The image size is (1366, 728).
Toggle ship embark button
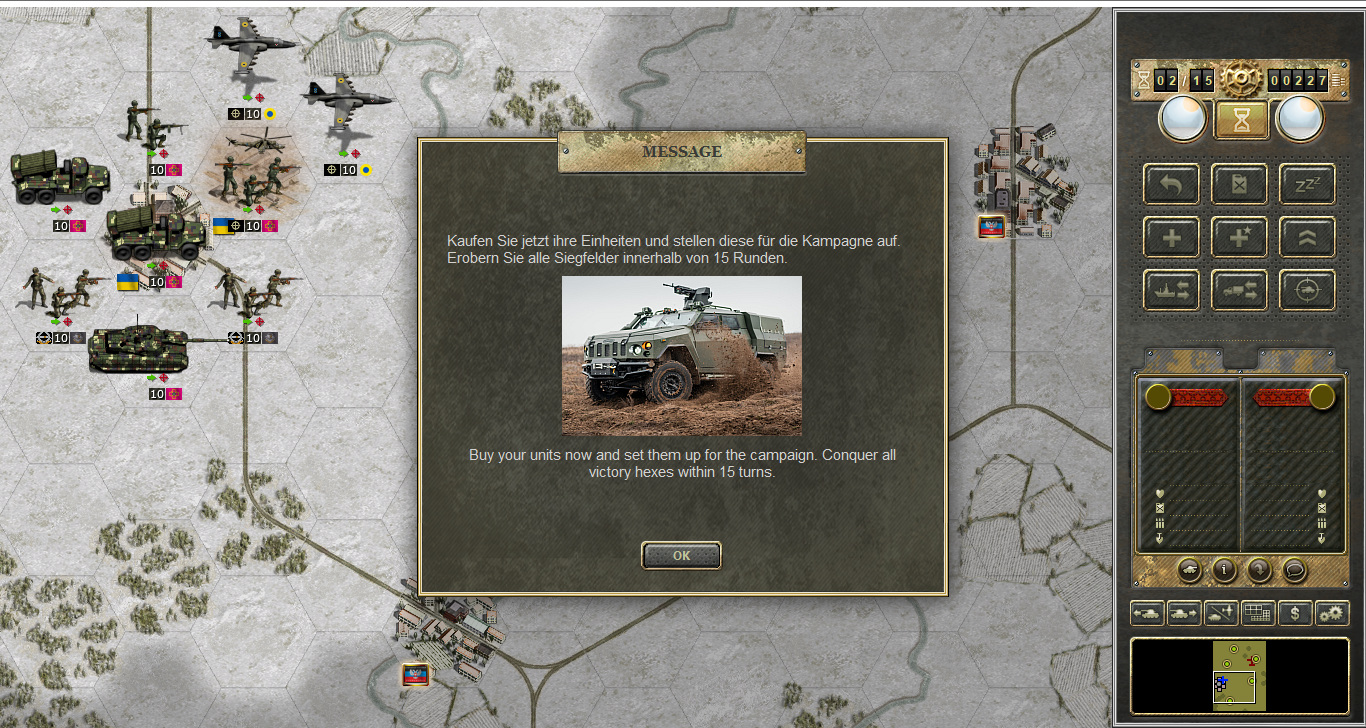pos(1171,290)
